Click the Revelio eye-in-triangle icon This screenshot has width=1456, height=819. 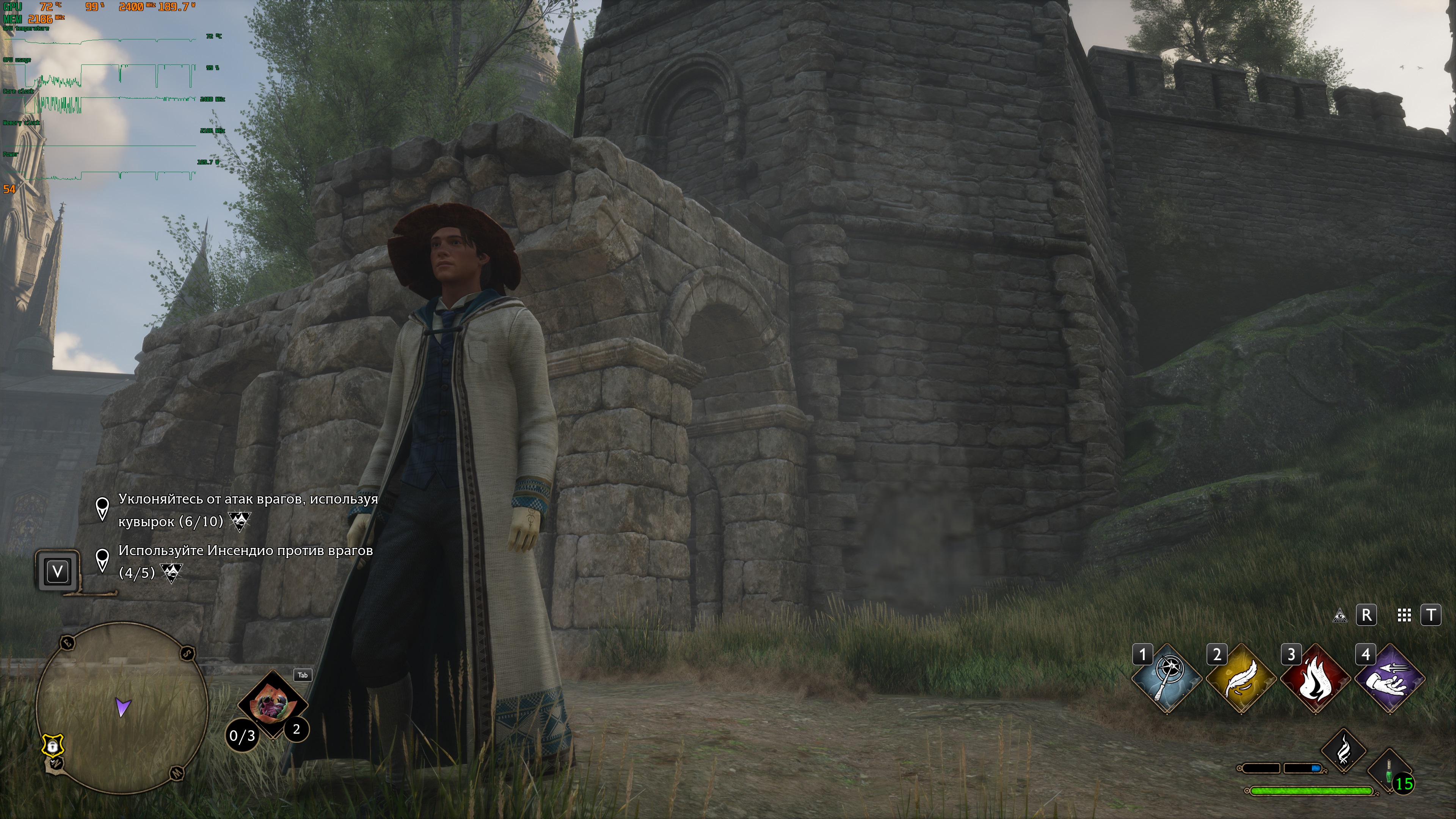click(1340, 615)
